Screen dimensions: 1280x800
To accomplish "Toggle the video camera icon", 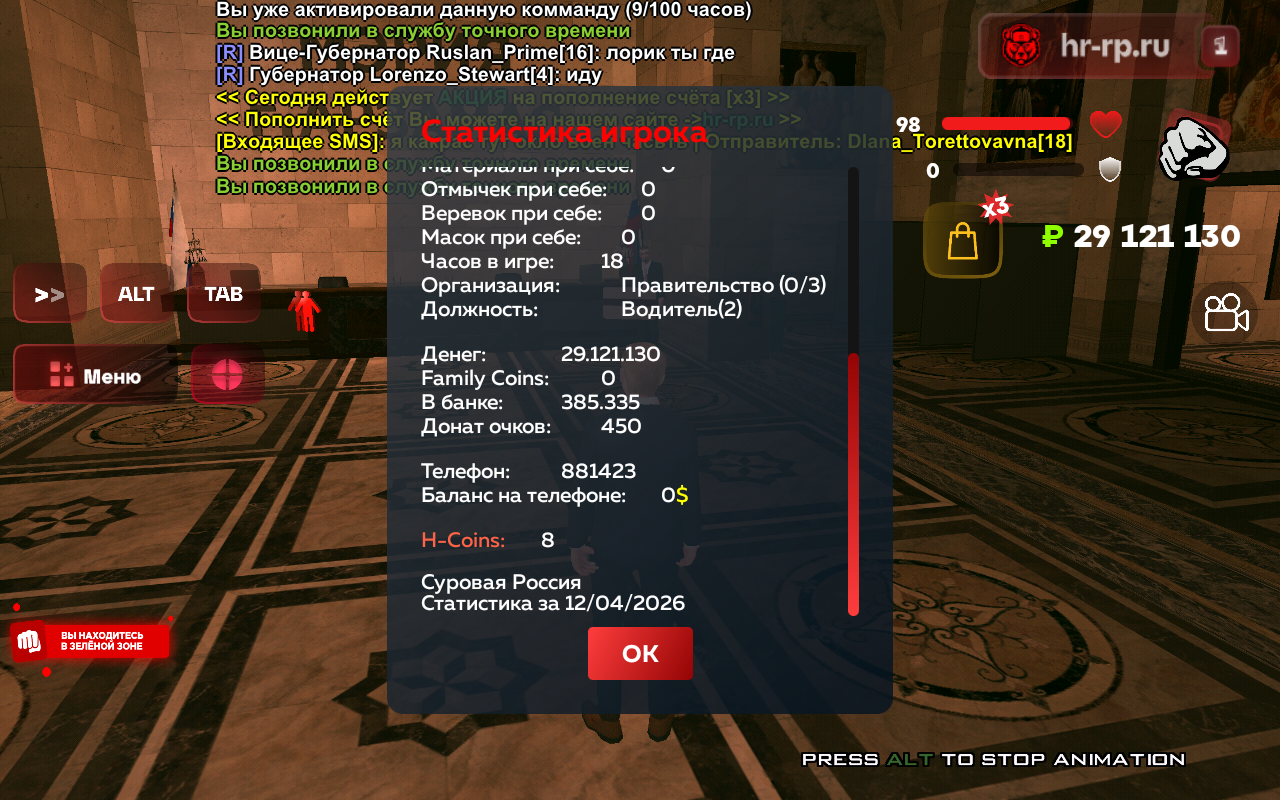I will pos(1226,314).
